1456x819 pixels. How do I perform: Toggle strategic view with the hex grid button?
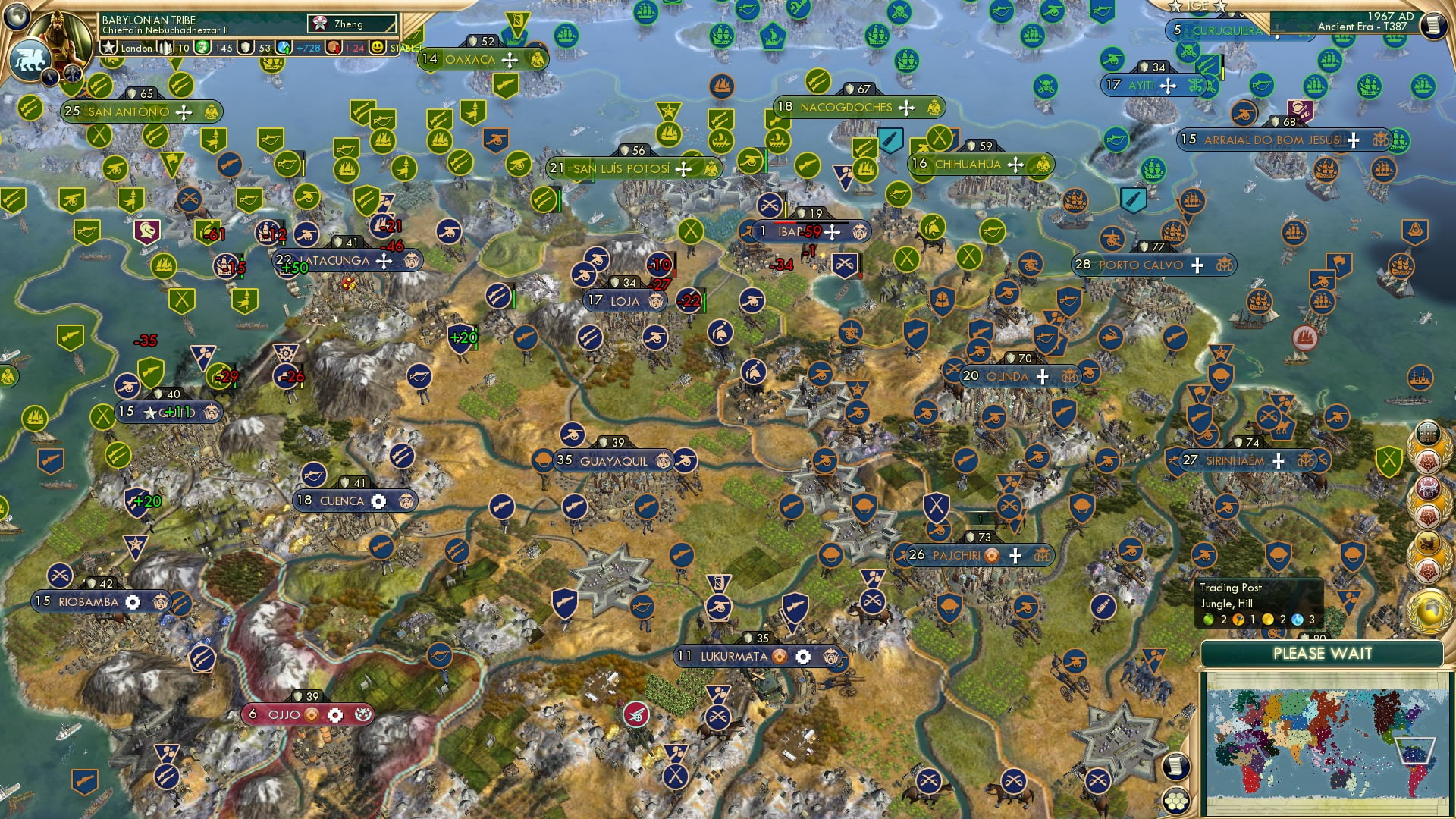(1175, 802)
